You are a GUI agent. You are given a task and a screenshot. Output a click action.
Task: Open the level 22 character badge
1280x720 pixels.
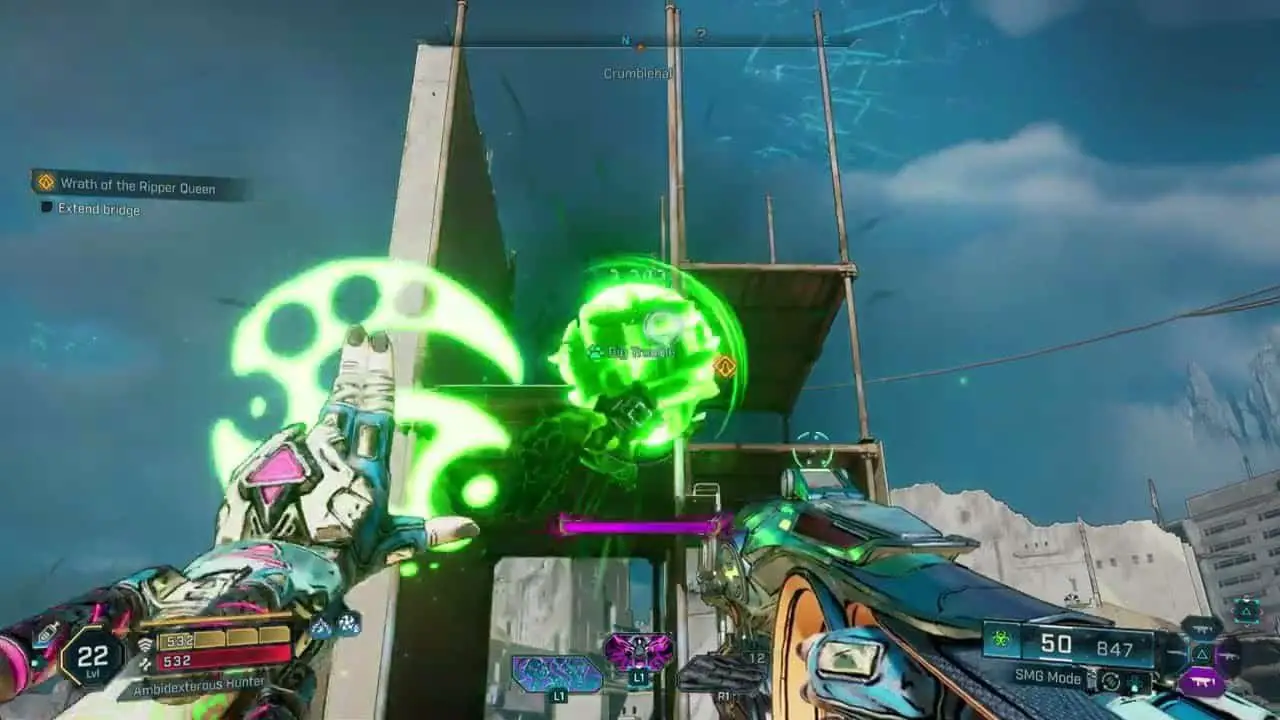point(92,657)
